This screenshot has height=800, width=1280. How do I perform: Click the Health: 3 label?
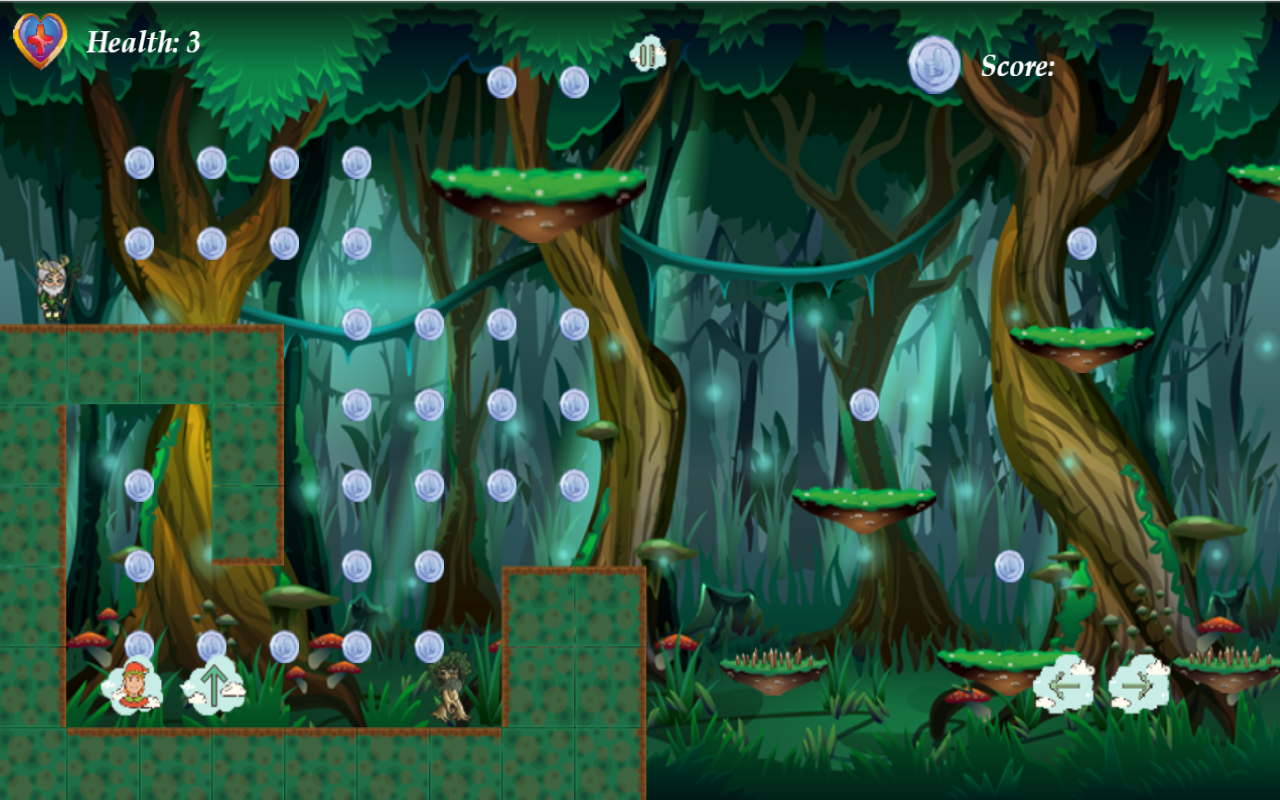143,42
